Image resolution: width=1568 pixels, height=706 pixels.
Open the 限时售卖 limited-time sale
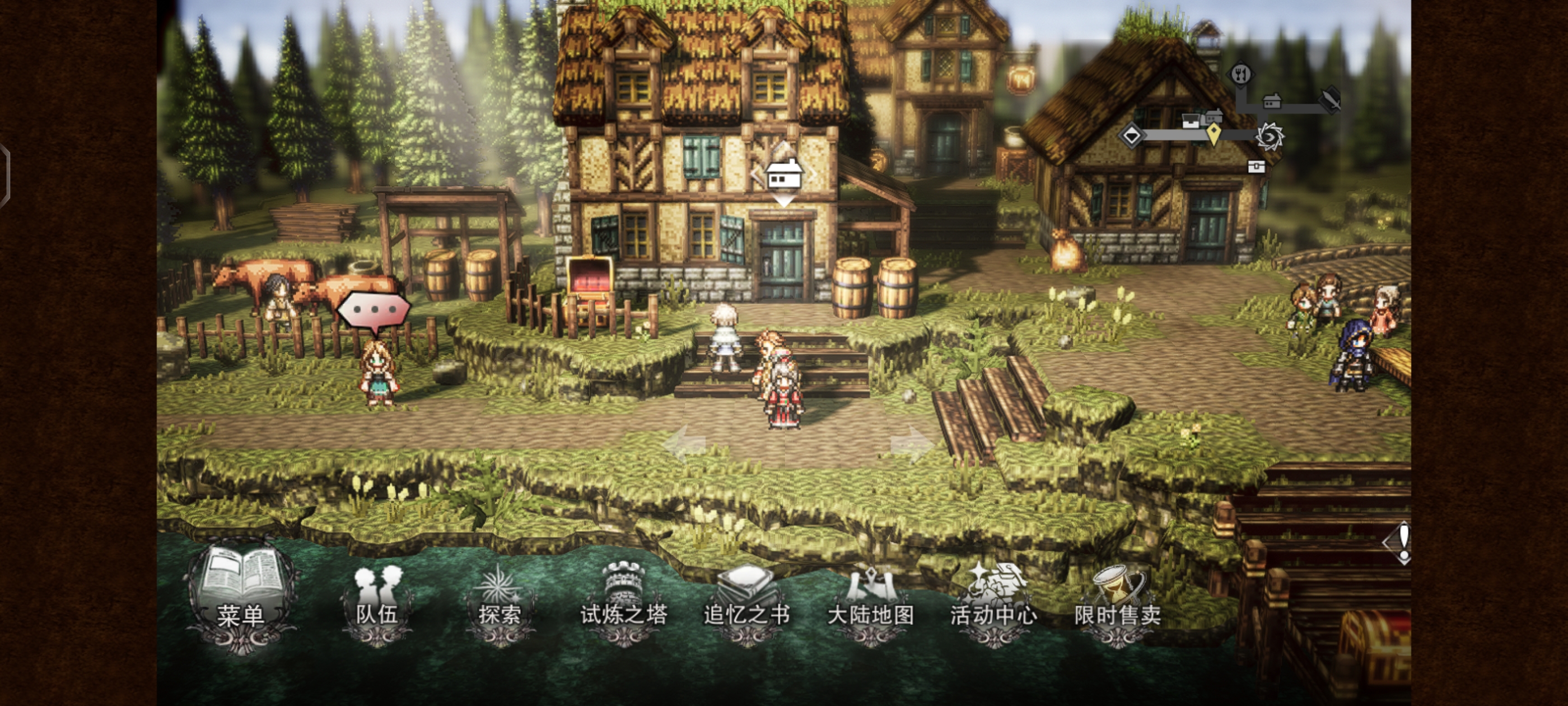click(x=1117, y=603)
